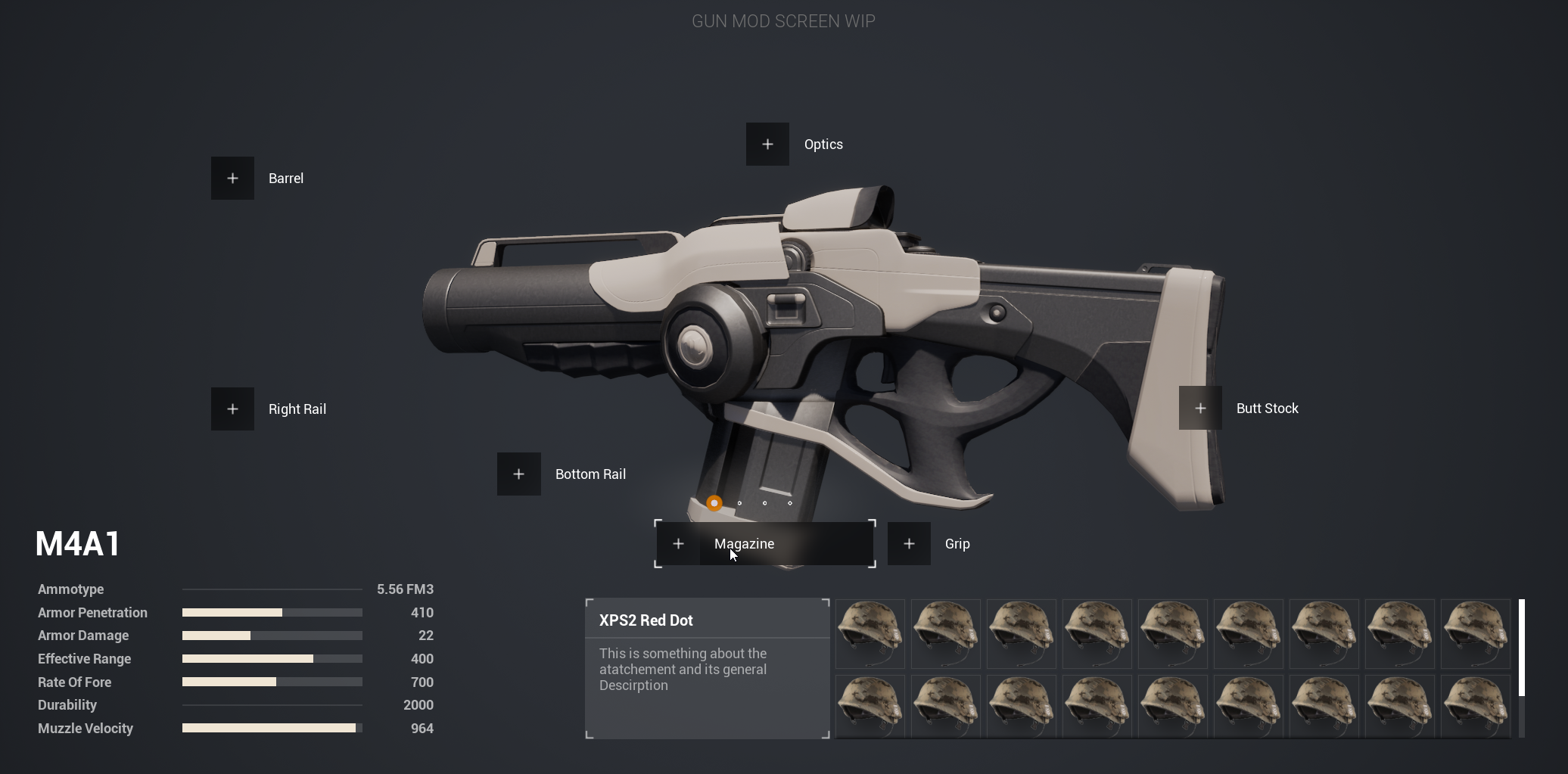1568x774 pixels.
Task: Choose the Bottom Rail attachment slot
Action: tap(519, 474)
